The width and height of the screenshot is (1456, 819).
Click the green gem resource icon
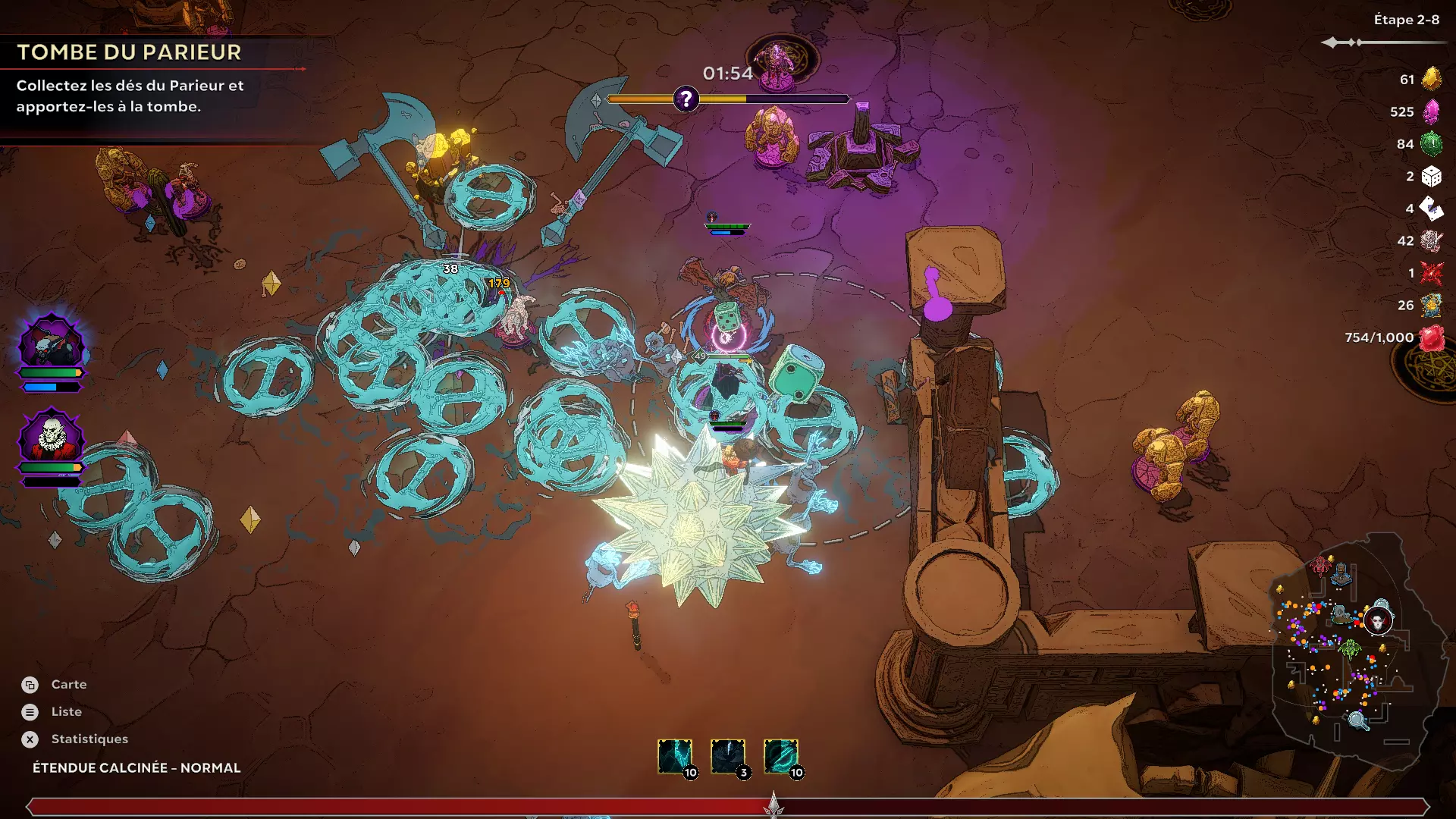[x=1431, y=143]
